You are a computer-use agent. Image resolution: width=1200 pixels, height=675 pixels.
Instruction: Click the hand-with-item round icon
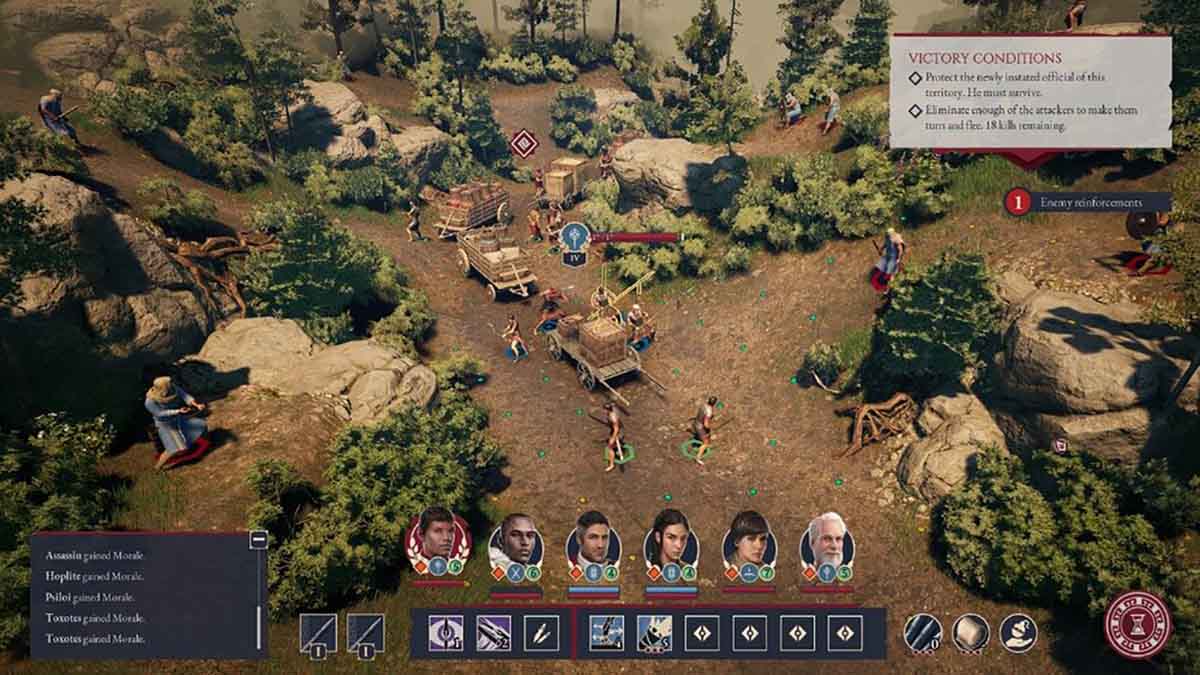pyautogui.click(x=1017, y=633)
